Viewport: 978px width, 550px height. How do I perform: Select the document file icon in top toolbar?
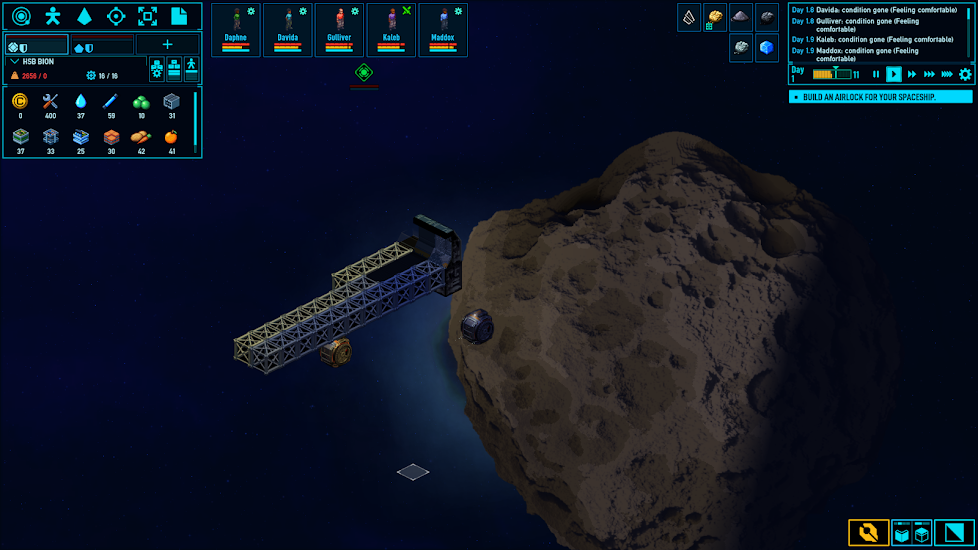point(179,16)
